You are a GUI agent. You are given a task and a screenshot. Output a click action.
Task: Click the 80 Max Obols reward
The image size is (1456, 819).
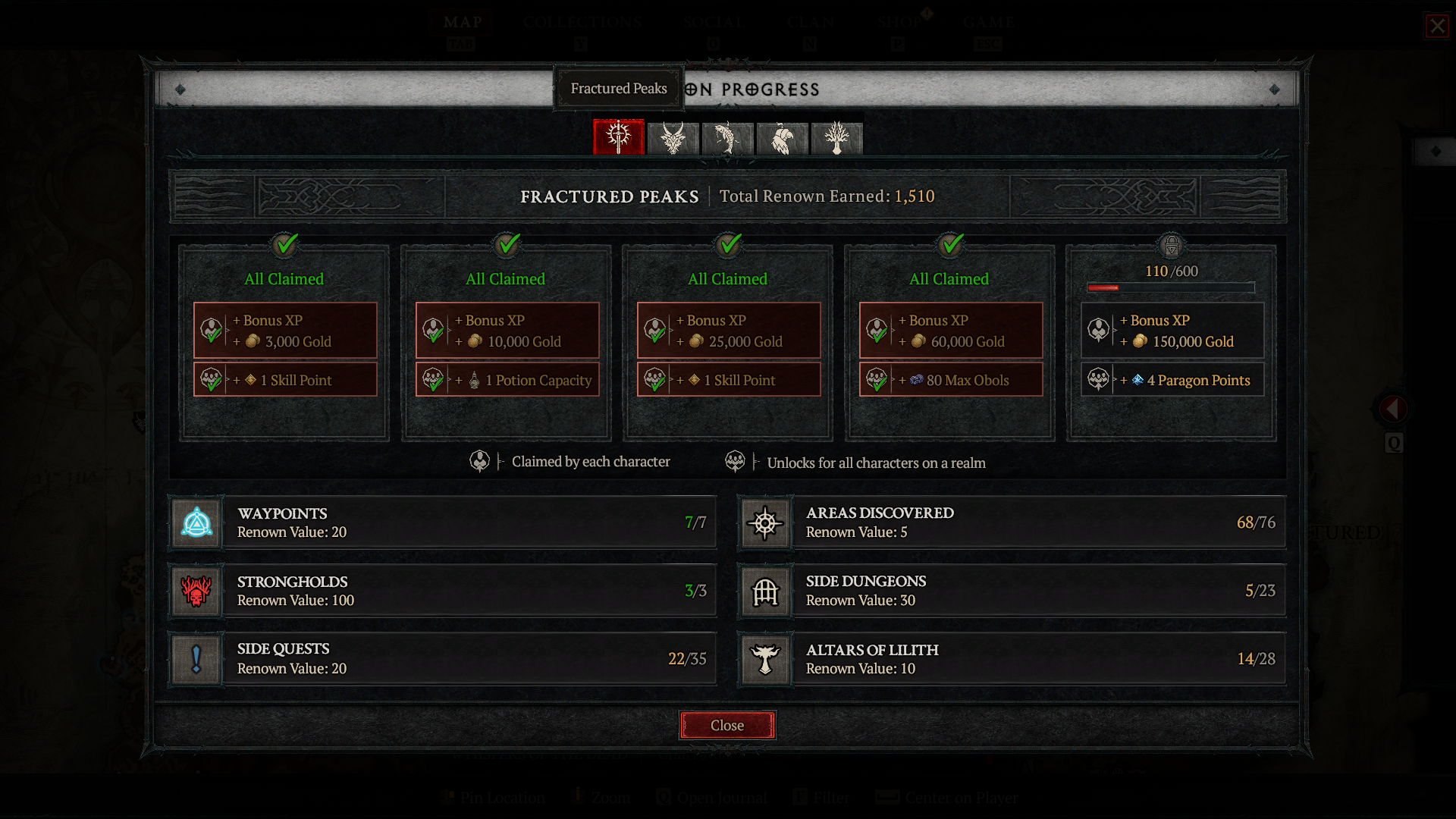click(x=951, y=380)
